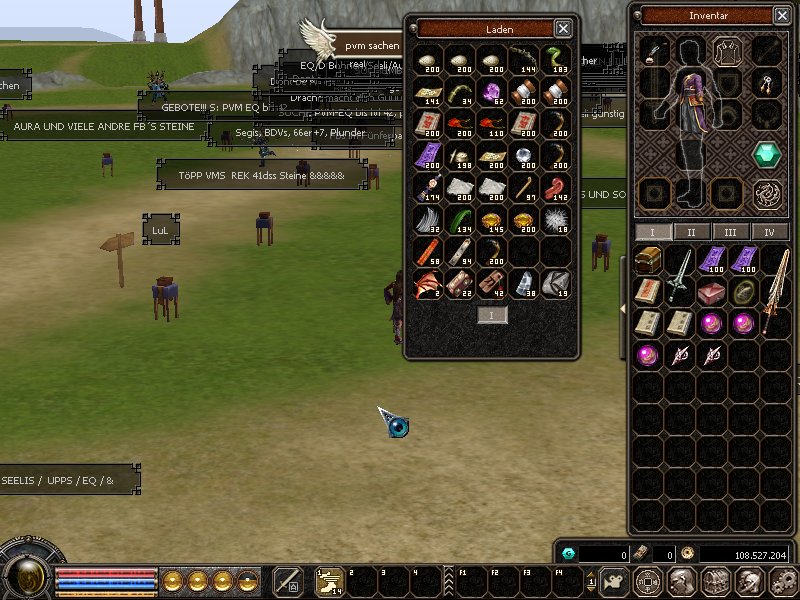Select the wooden chest in inventory

[x=648, y=261]
